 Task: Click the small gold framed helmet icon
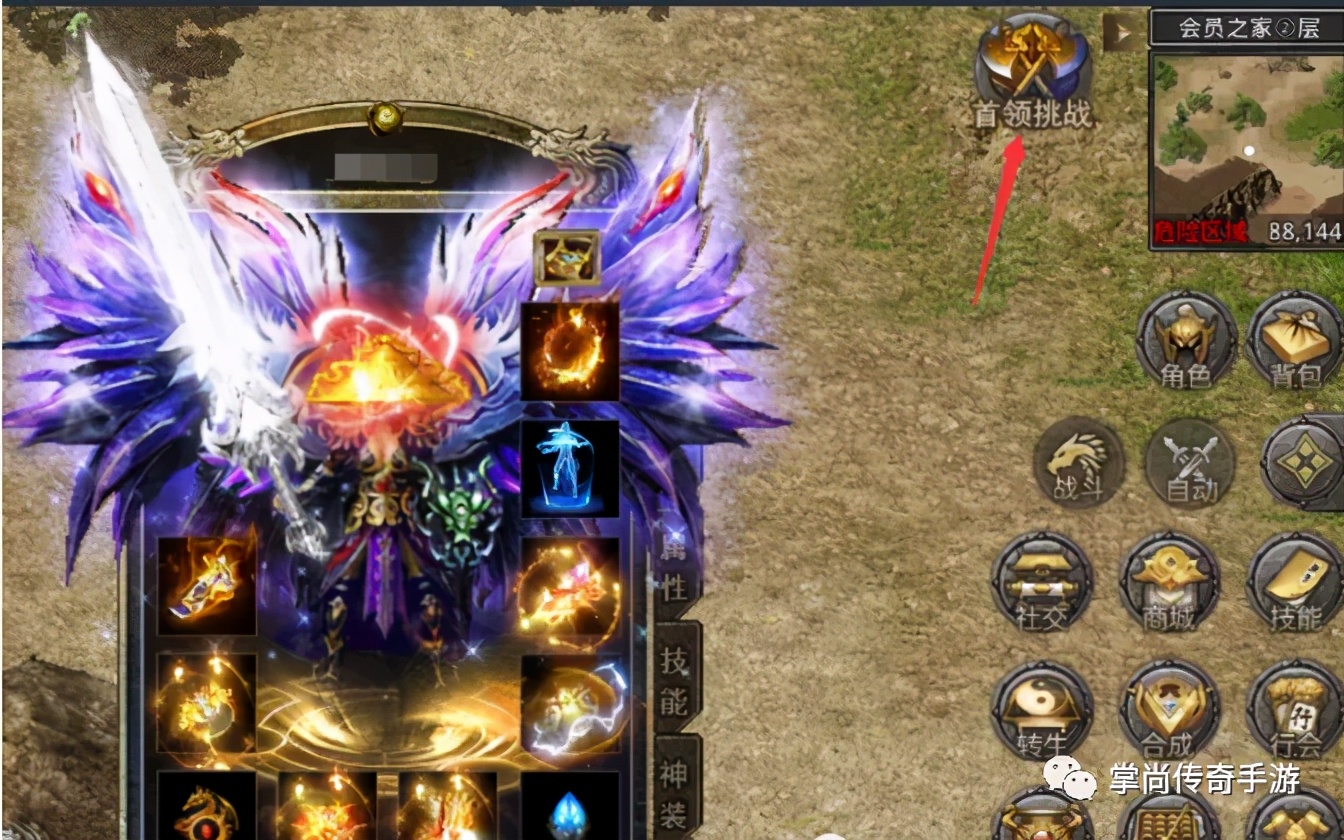tap(567, 257)
